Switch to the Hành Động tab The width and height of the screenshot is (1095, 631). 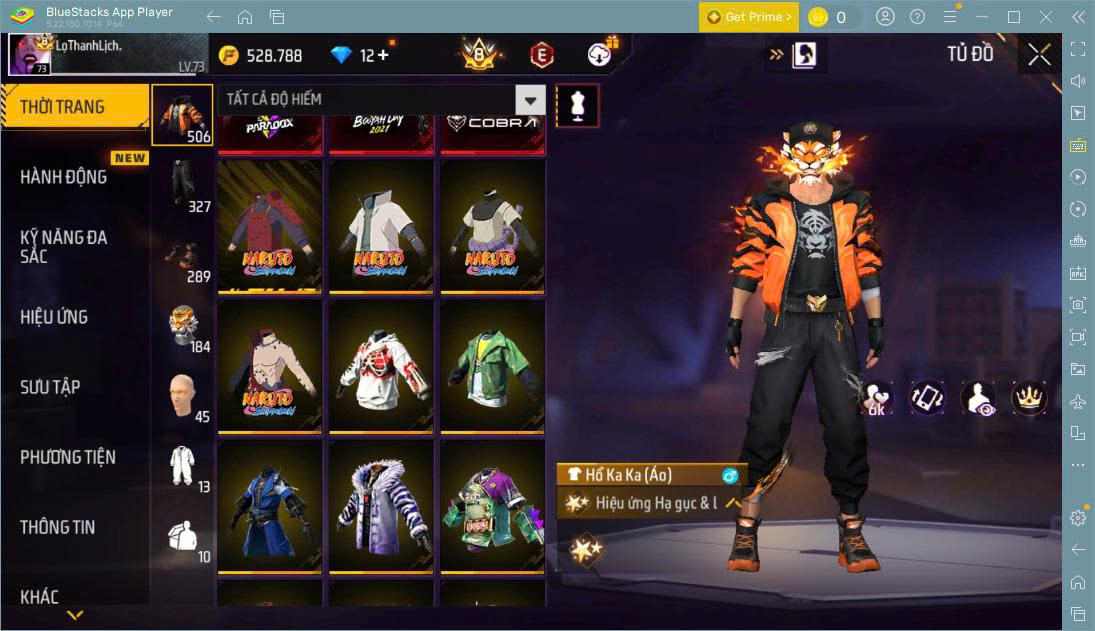[x=64, y=177]
